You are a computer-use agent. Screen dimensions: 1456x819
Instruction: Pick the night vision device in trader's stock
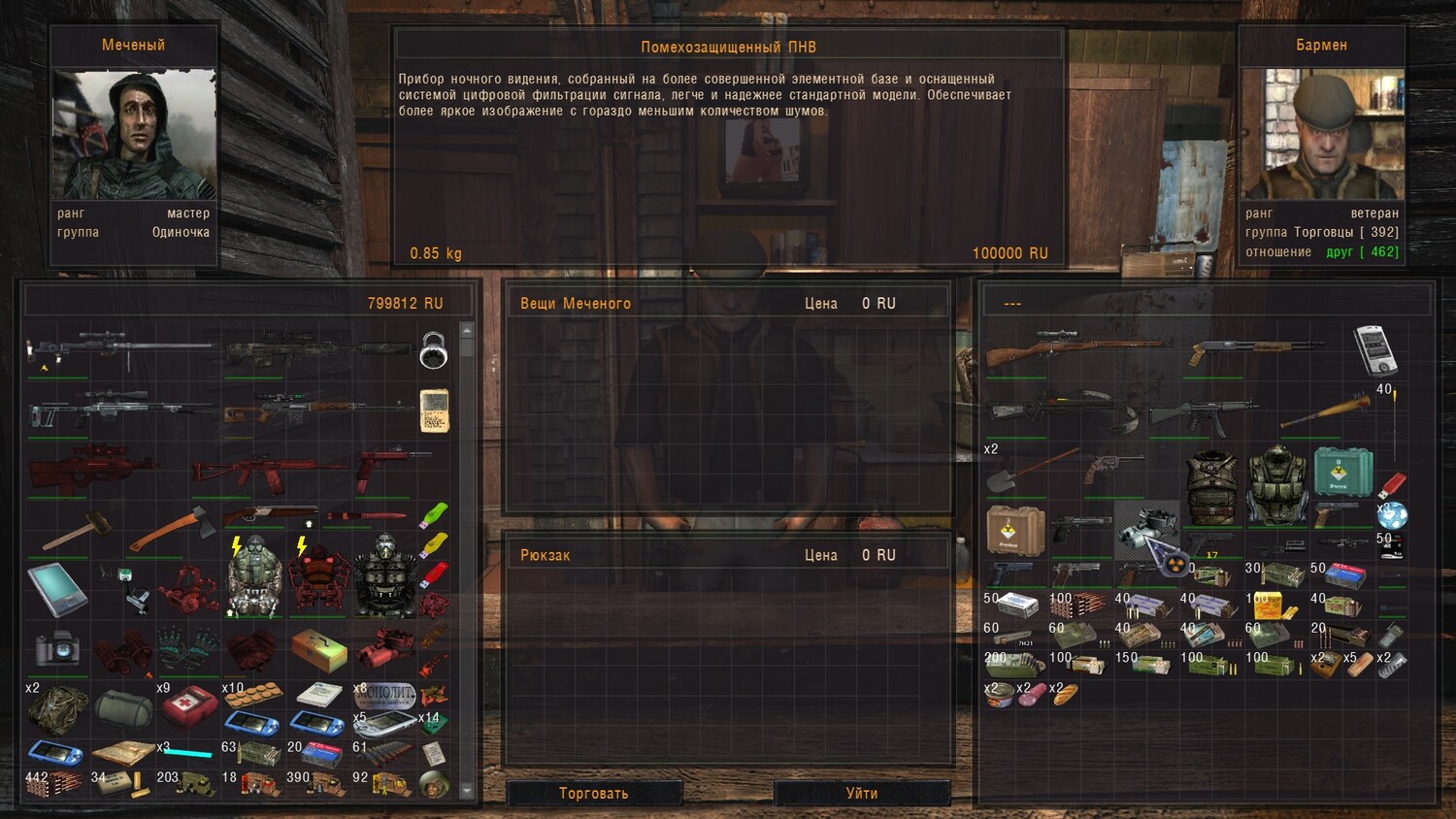[x=1146, y=527]
